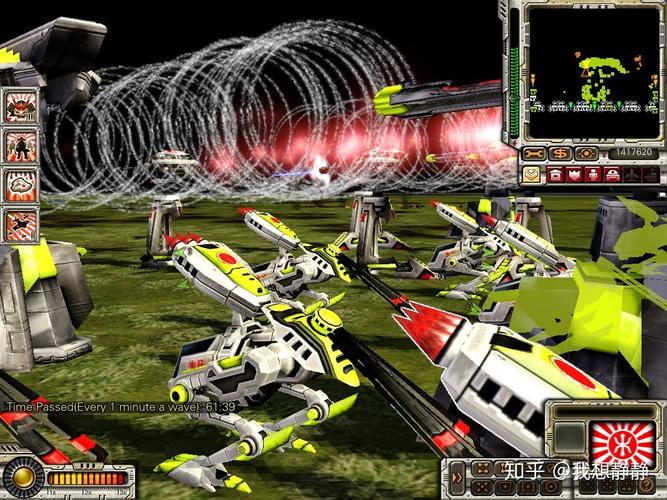
Task: Activate the three-soldier squad power icon
Action: (21, 145)
